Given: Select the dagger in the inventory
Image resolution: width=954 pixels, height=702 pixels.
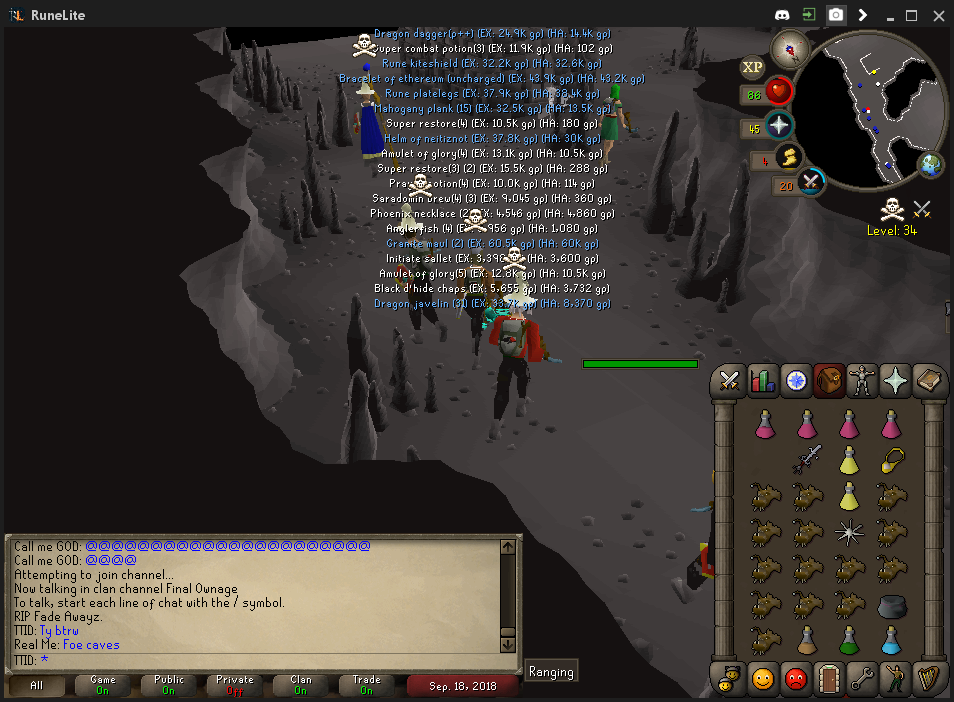Looking at the screenshot, I should (x=808, y=460).
